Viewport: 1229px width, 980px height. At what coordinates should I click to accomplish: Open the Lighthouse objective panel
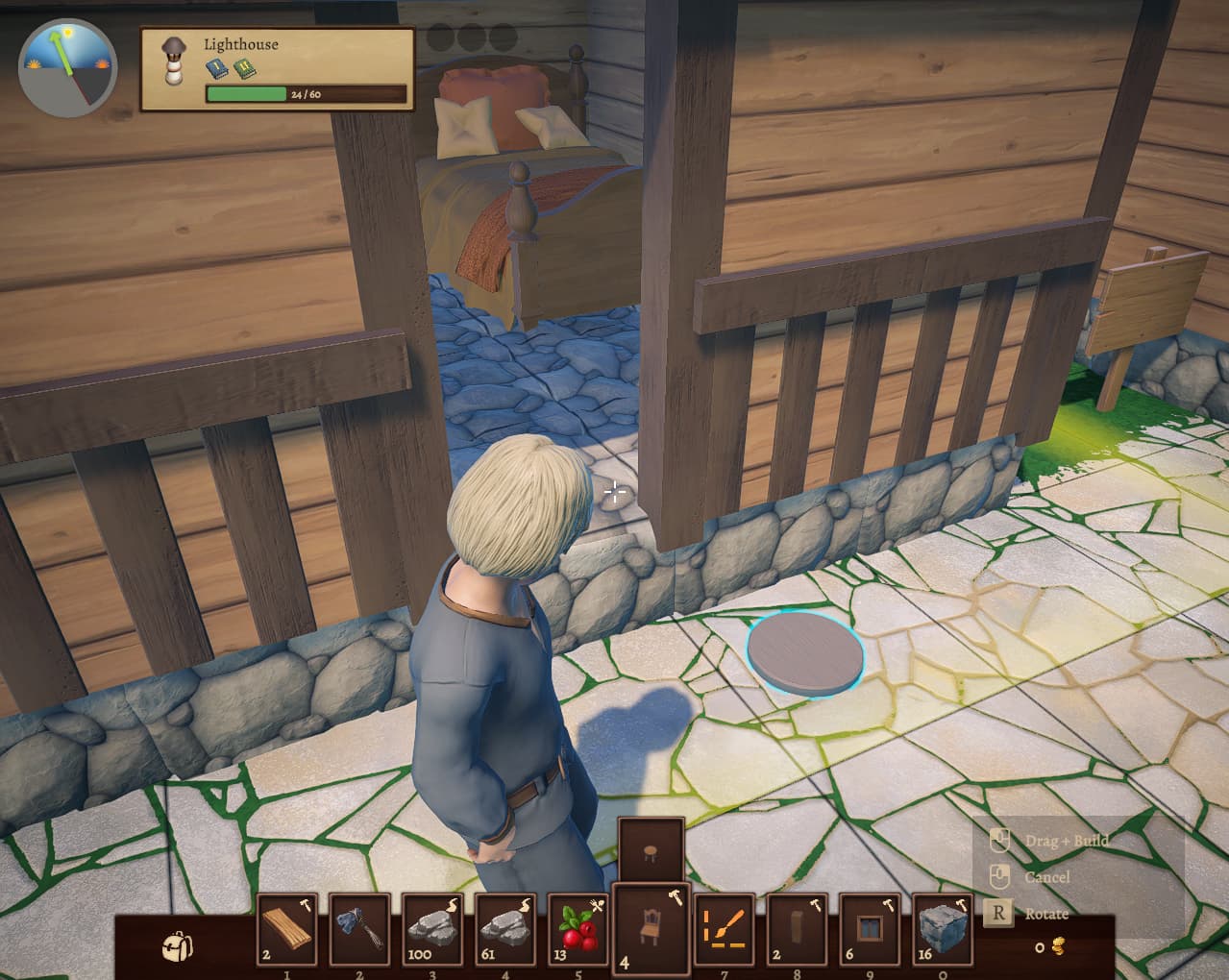pyautogui.click(x=278, y=69)
